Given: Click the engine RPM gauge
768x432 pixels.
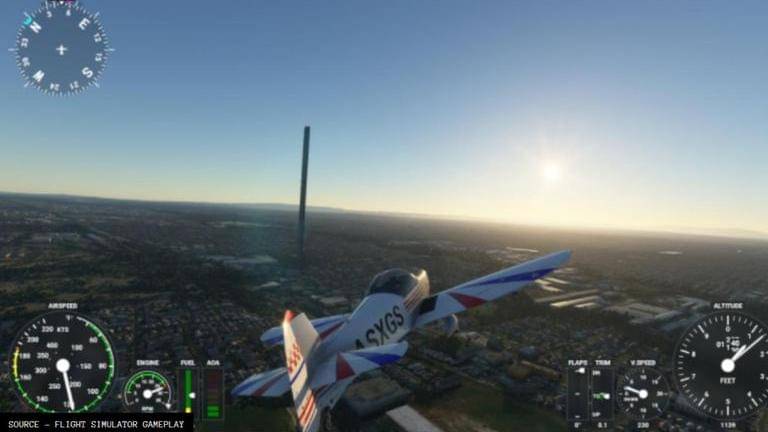Looking at the screenshot, I should pos(148,390).
